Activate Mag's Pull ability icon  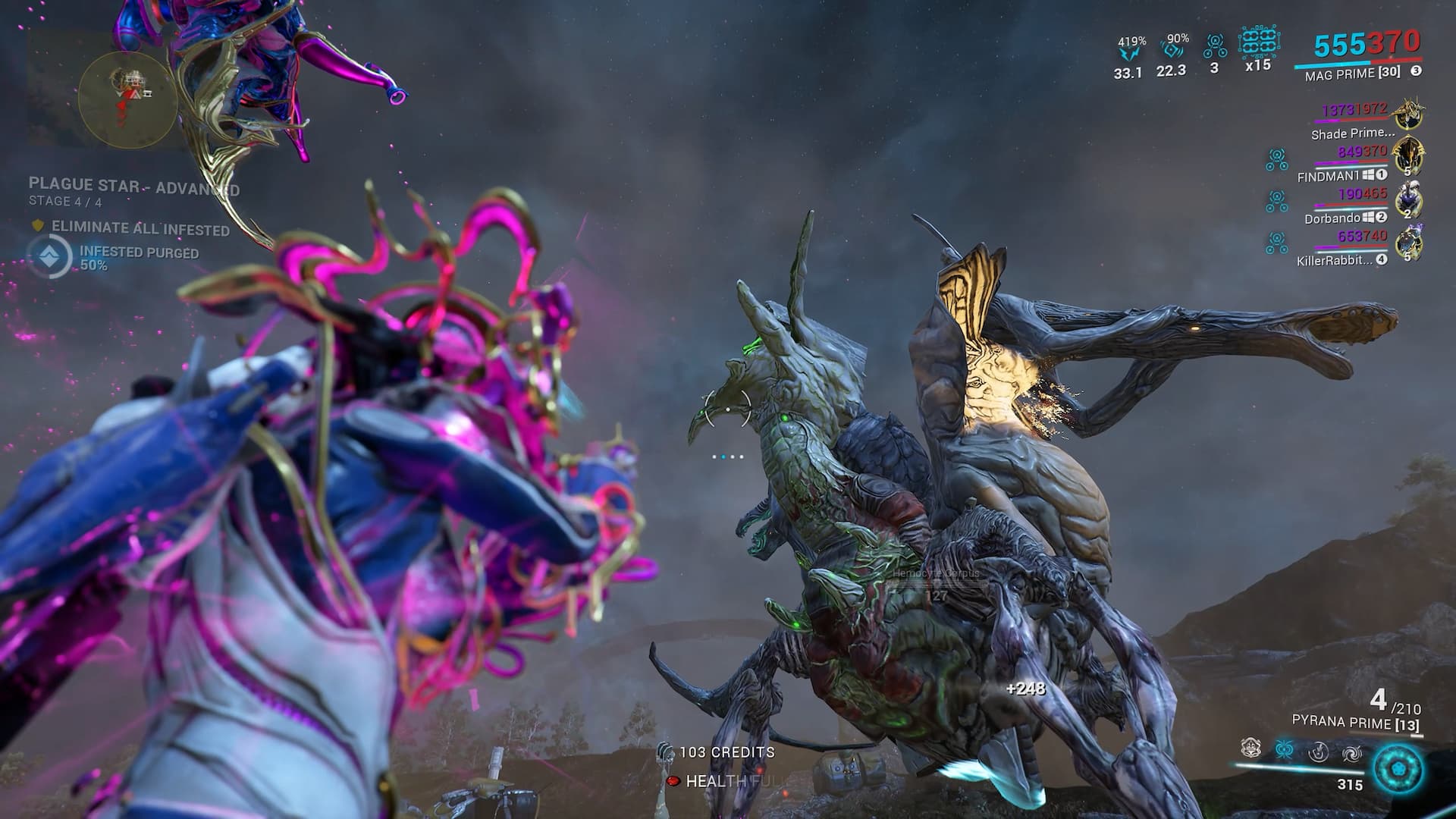[x=1250, y=749]
